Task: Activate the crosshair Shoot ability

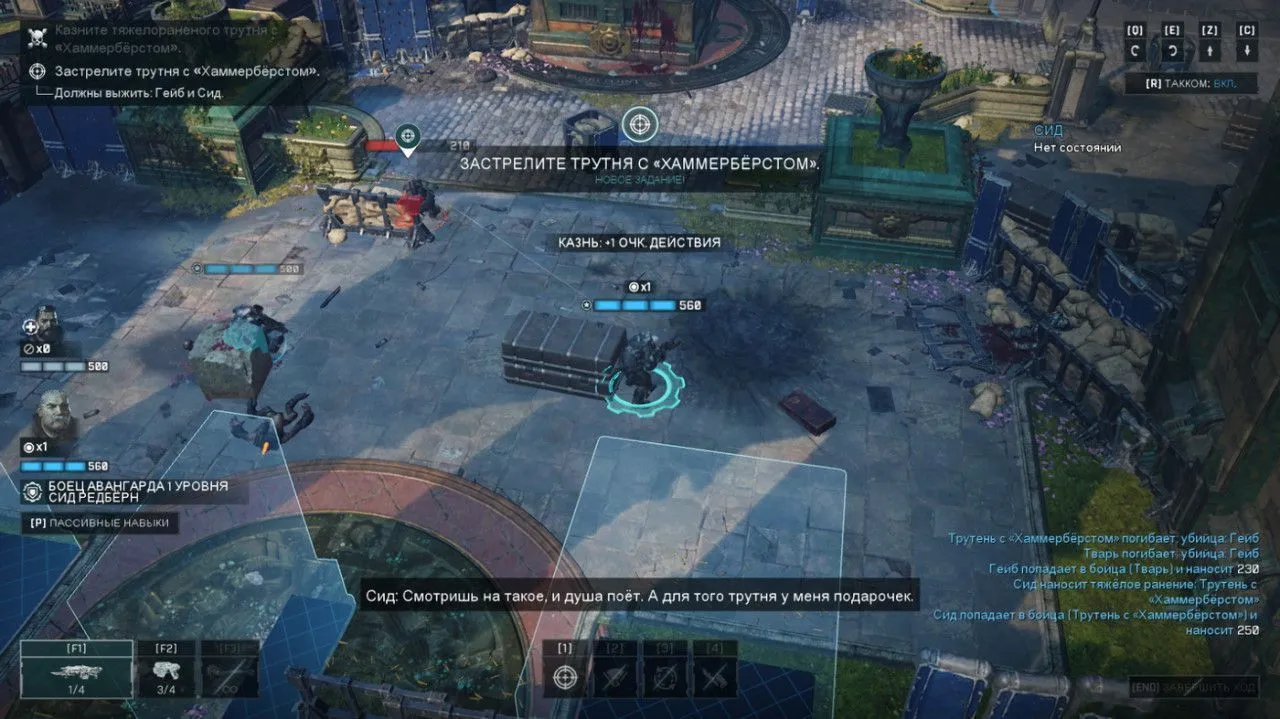Action: [565, 676]
